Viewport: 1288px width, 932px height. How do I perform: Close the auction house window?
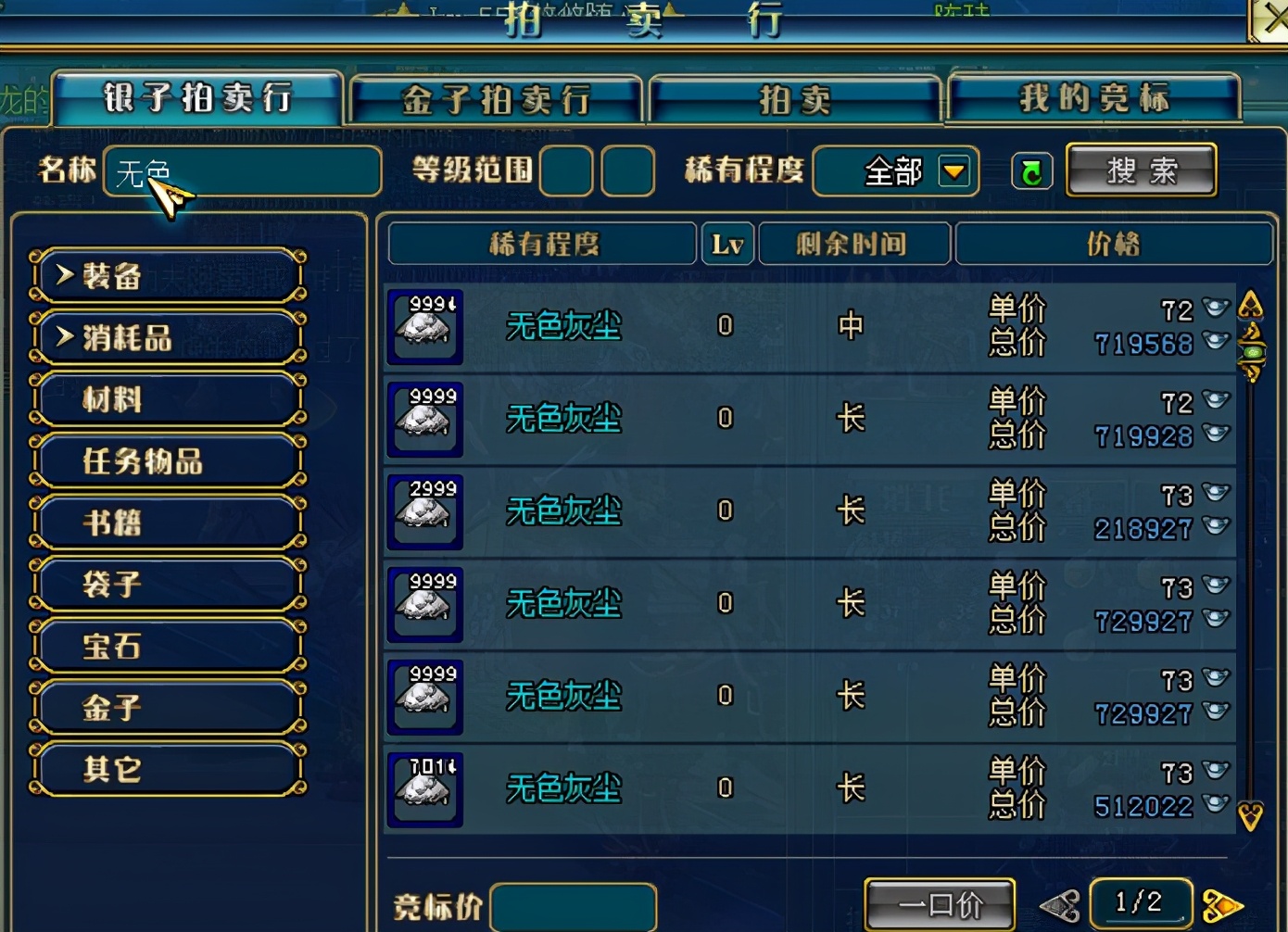[1271, 19]
